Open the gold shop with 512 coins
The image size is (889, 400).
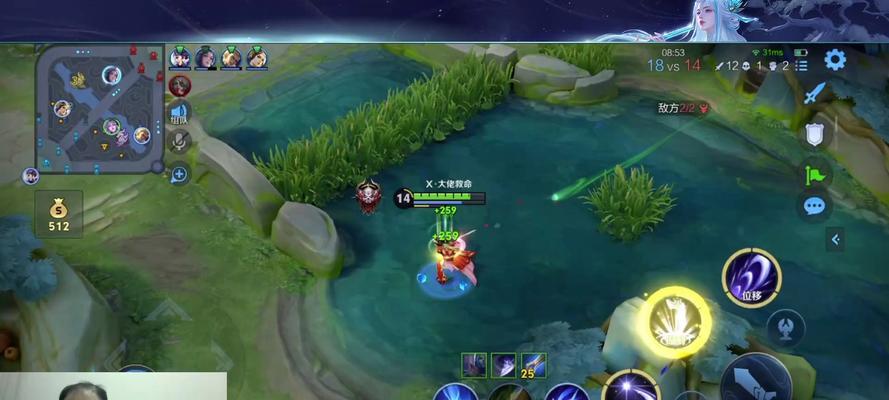(x=59, y=212)
